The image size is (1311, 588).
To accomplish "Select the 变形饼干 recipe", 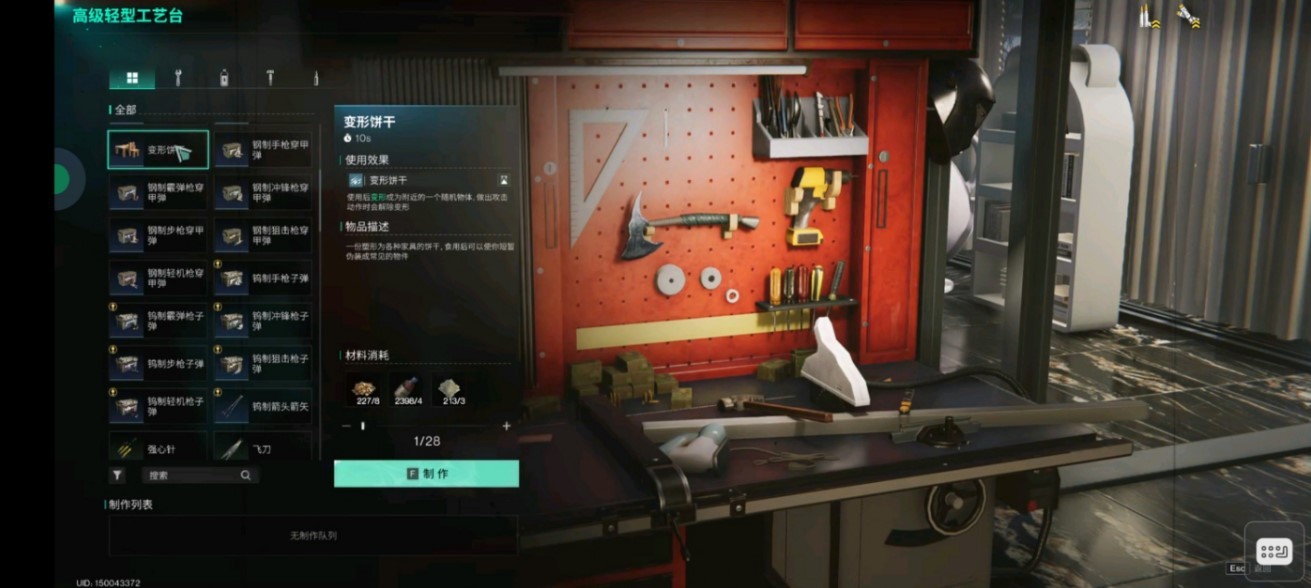I will pos(158,150).
